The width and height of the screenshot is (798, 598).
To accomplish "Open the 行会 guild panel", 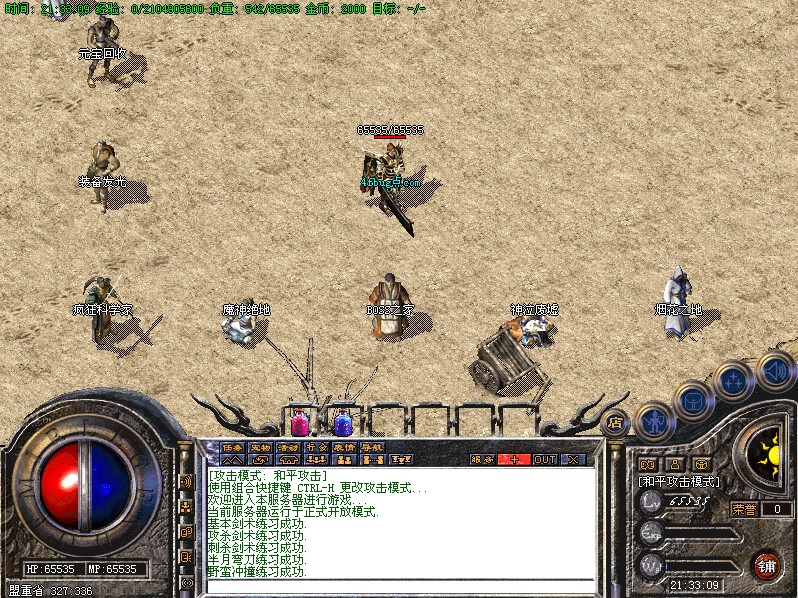I will [x=316, y=448].
